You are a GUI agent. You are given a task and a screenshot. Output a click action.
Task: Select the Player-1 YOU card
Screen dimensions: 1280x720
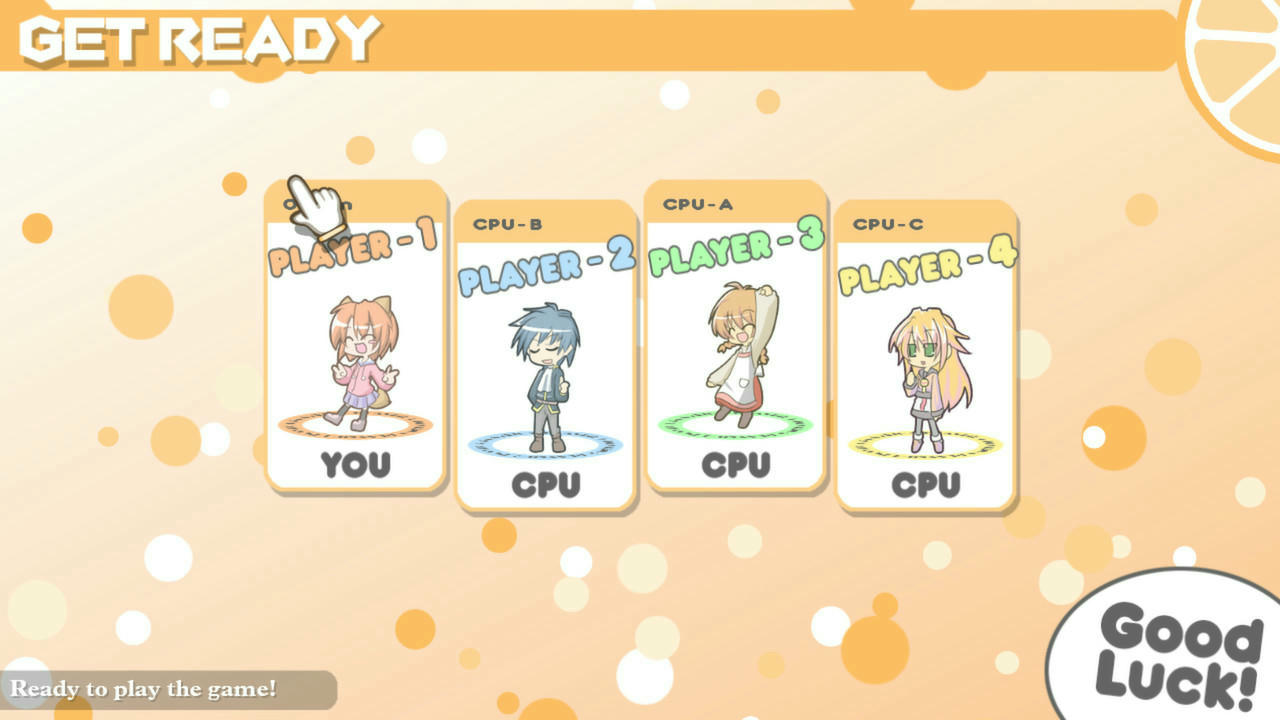tap(356, 340)
